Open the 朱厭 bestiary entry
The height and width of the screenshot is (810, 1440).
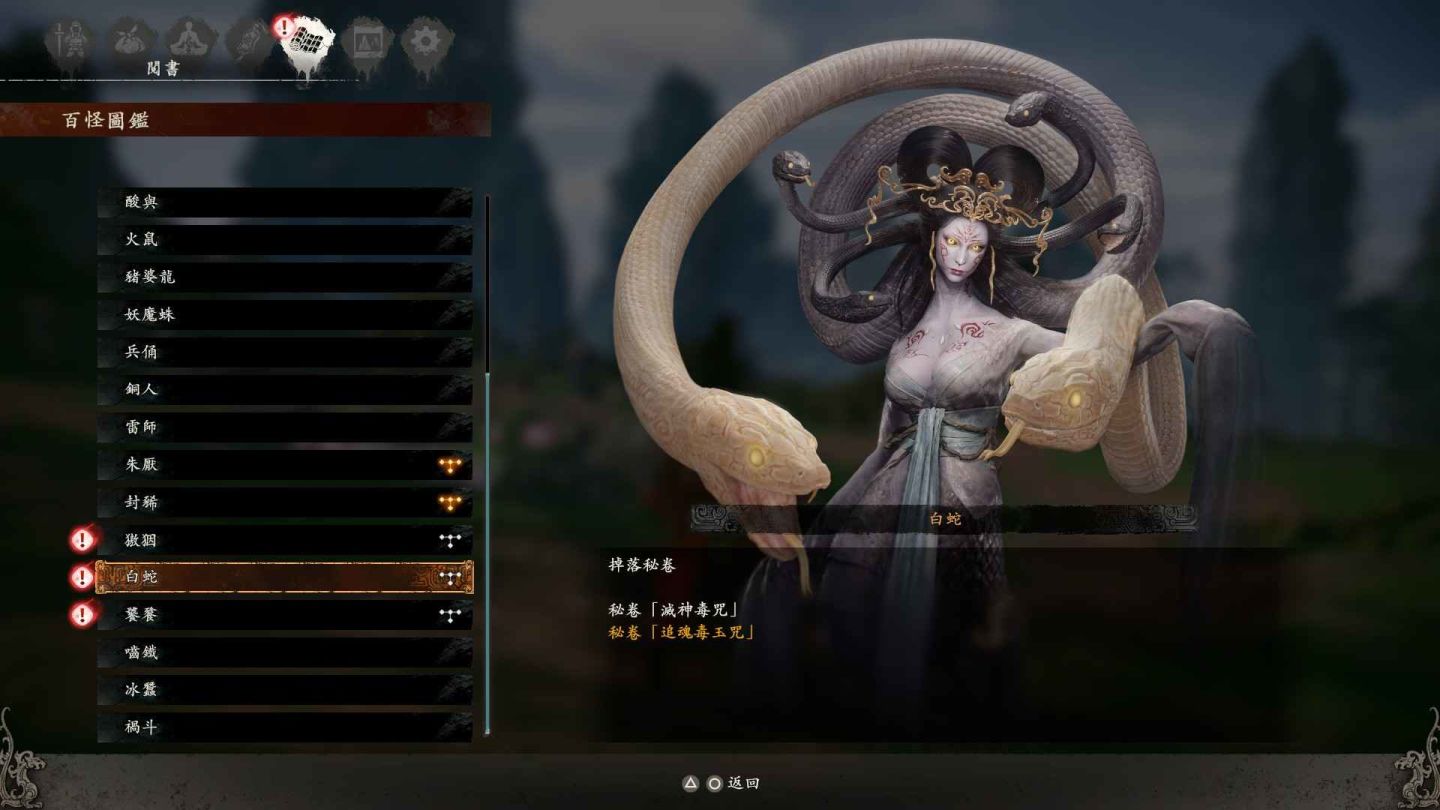click(285, 464)
